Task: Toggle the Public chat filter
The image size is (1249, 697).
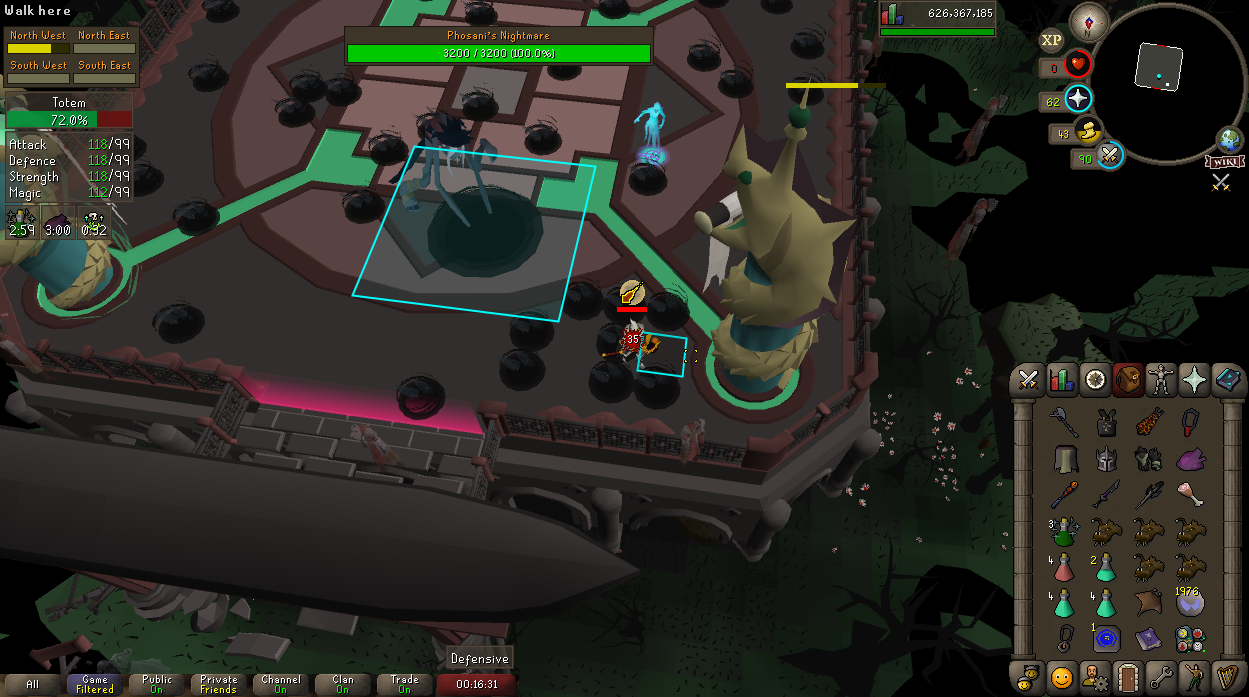Action: pos(157,684)
